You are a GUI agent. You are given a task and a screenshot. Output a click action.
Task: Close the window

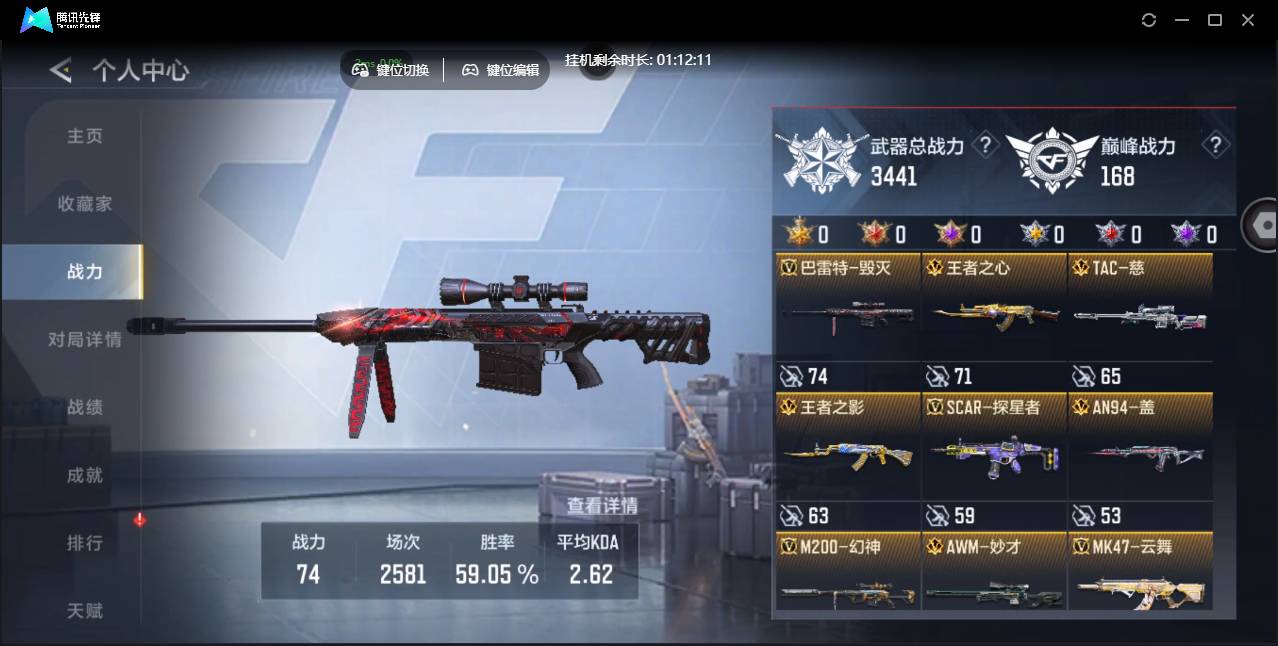click(1248, 20)
